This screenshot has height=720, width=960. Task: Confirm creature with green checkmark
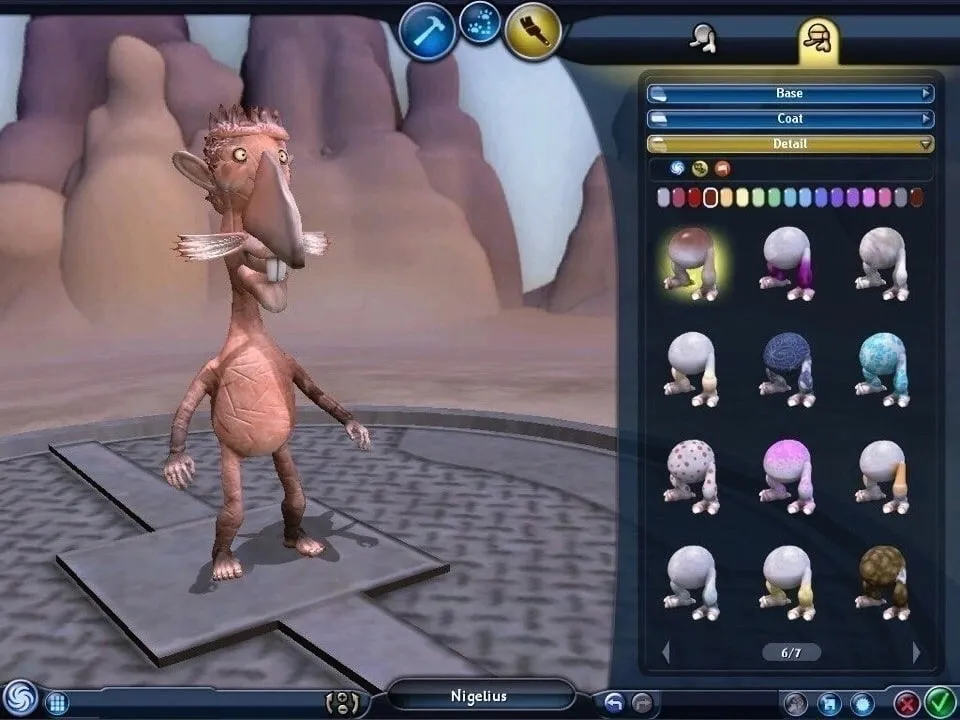point(939,703)
